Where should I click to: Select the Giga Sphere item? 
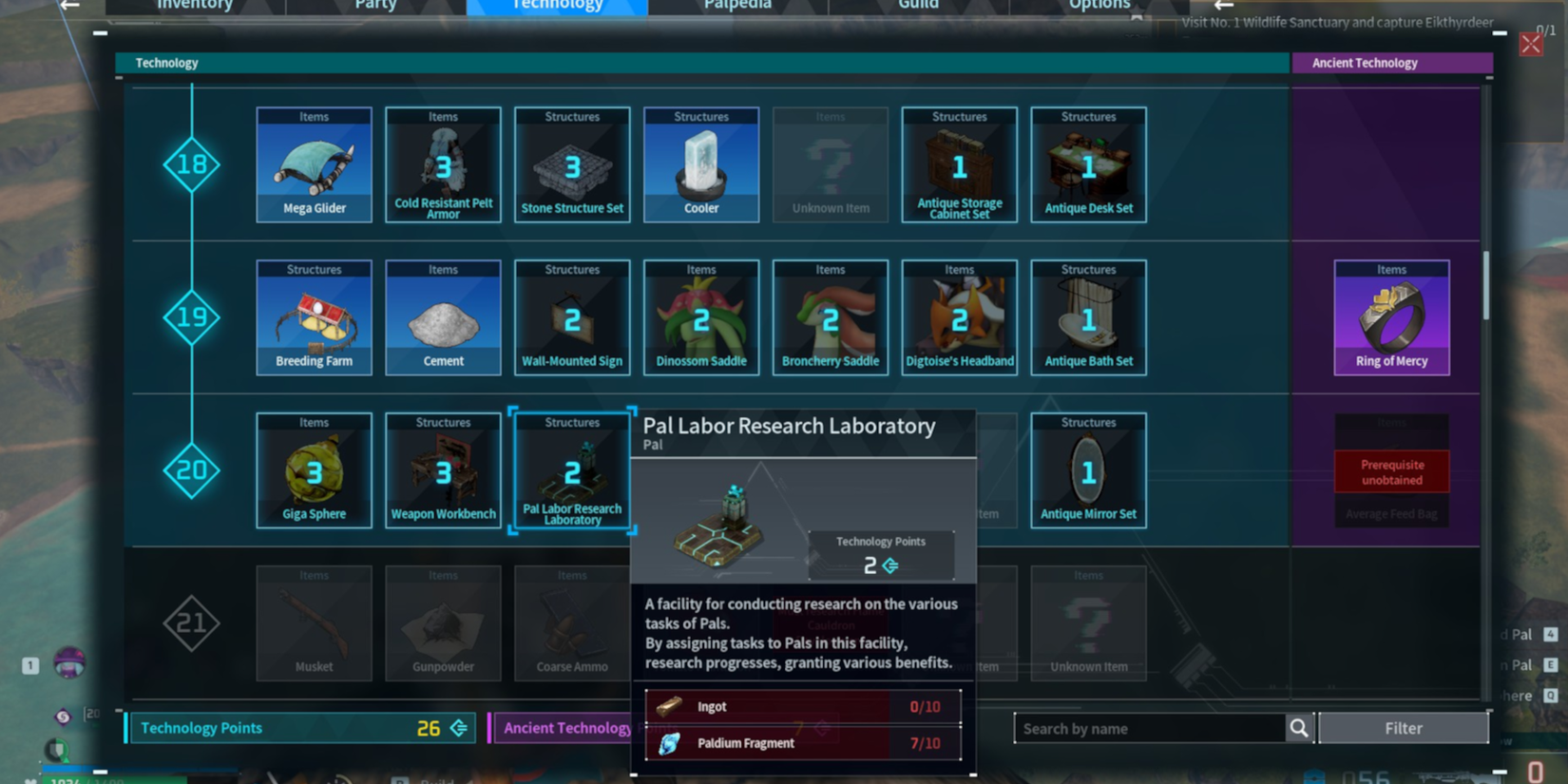click(x=314, y=470)
